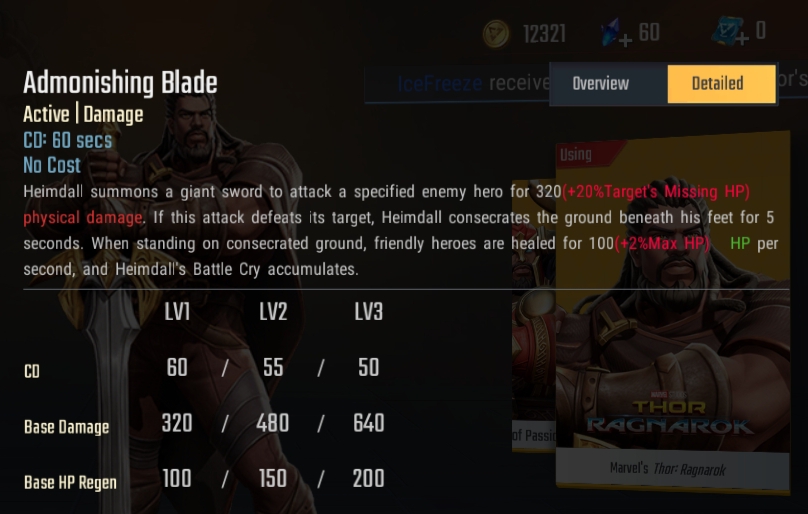Screen dimensions: 808x514
Task: Open the gold coin currency
Action: click(x=496, y=35)
